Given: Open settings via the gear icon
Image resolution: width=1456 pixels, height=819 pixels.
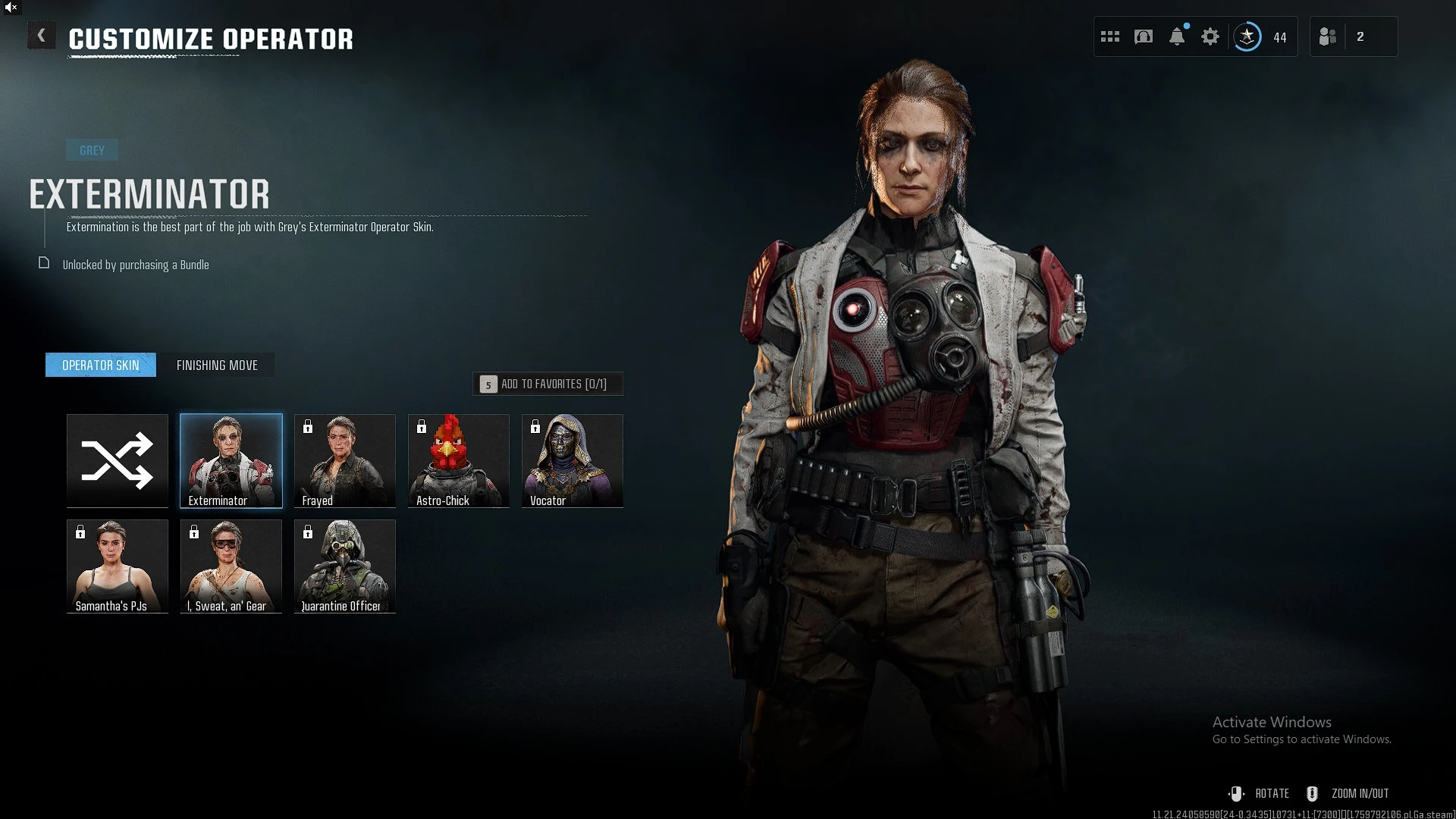Looking at the screenshot, I should (1210, 36).
